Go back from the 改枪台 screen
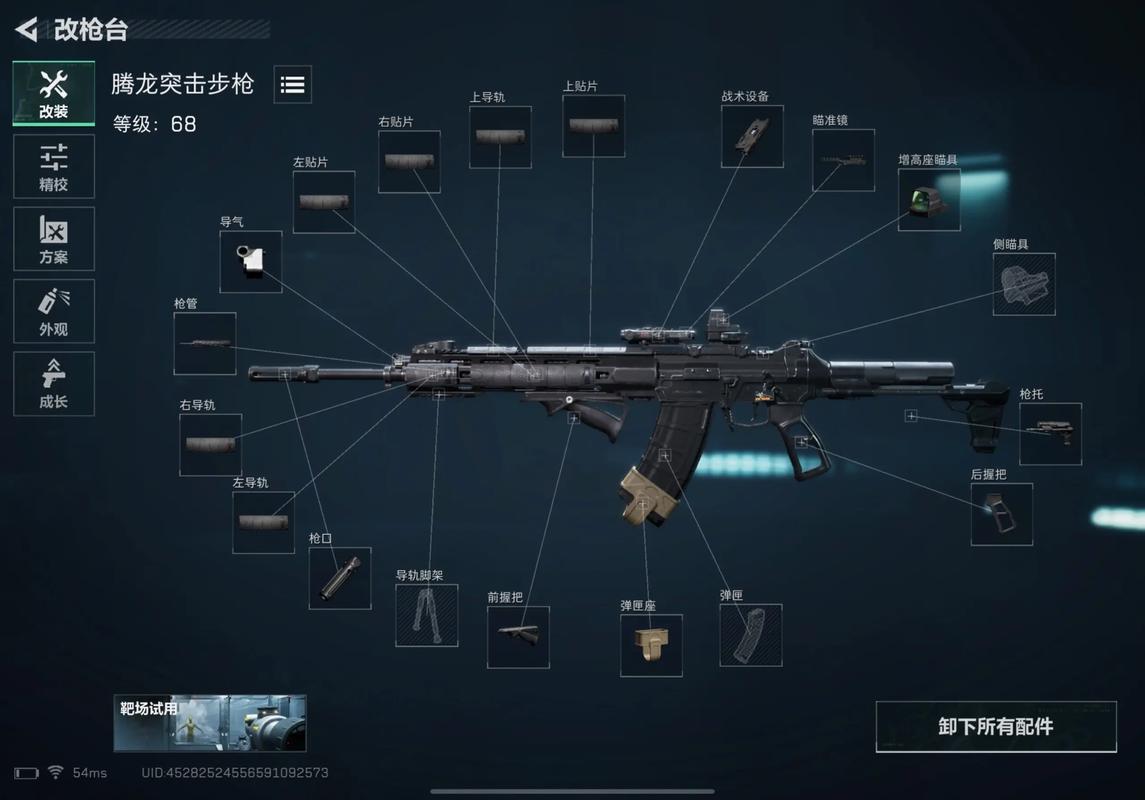 (x=27, y=29)
